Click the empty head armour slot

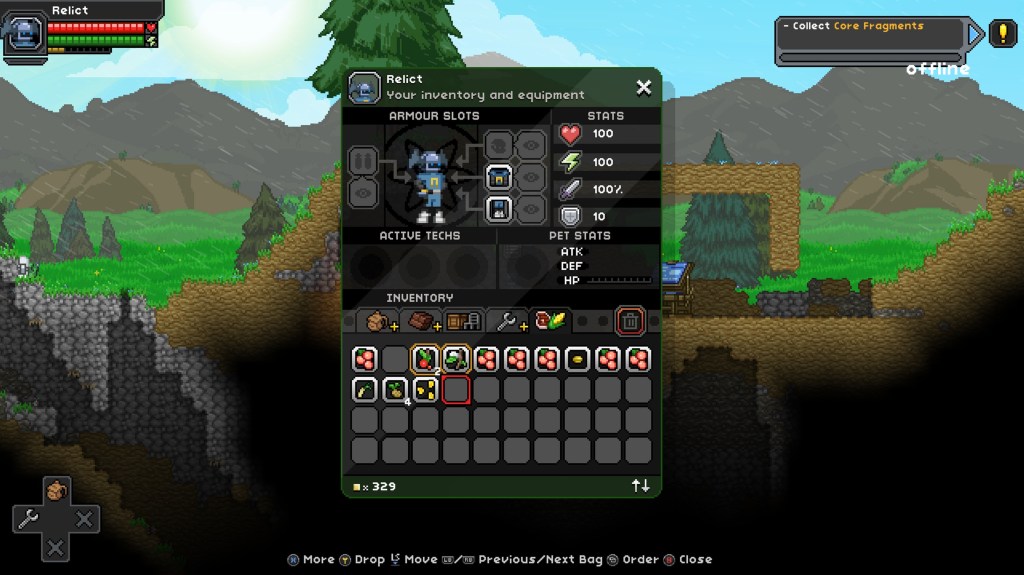499,146
